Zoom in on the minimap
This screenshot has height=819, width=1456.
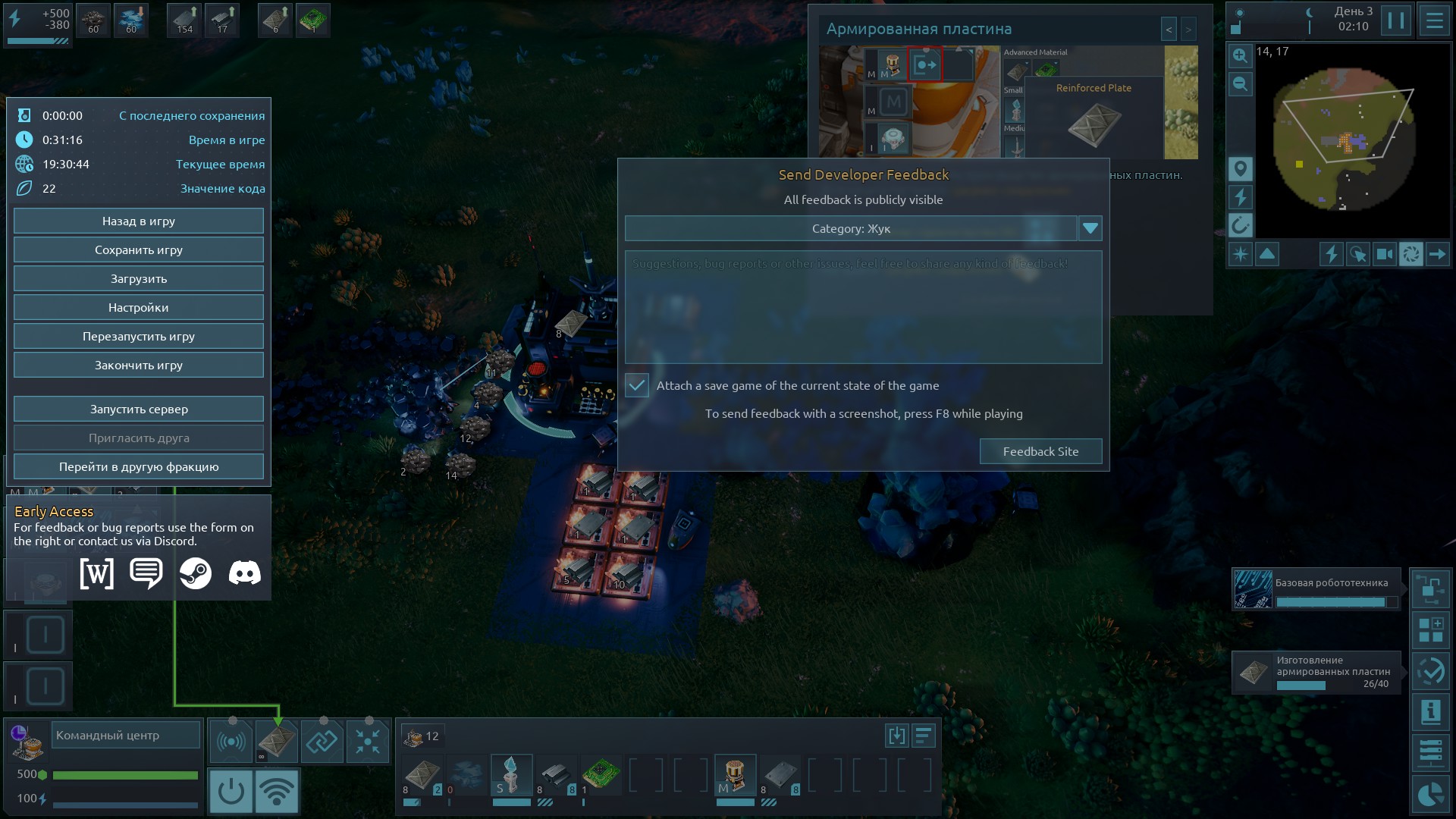tap(1241, 56)
